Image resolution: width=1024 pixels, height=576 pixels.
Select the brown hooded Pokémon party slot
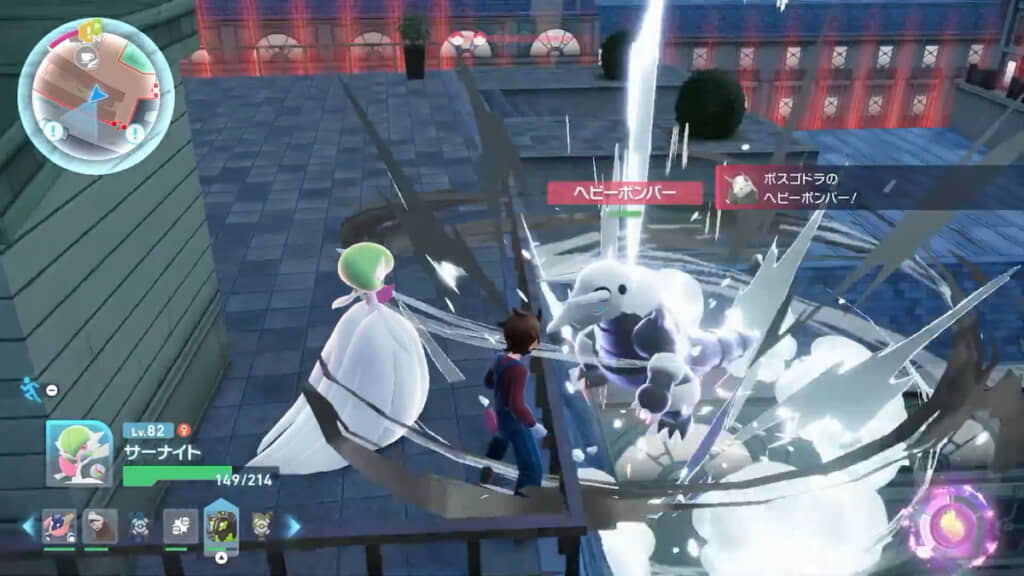coord(100,526)
